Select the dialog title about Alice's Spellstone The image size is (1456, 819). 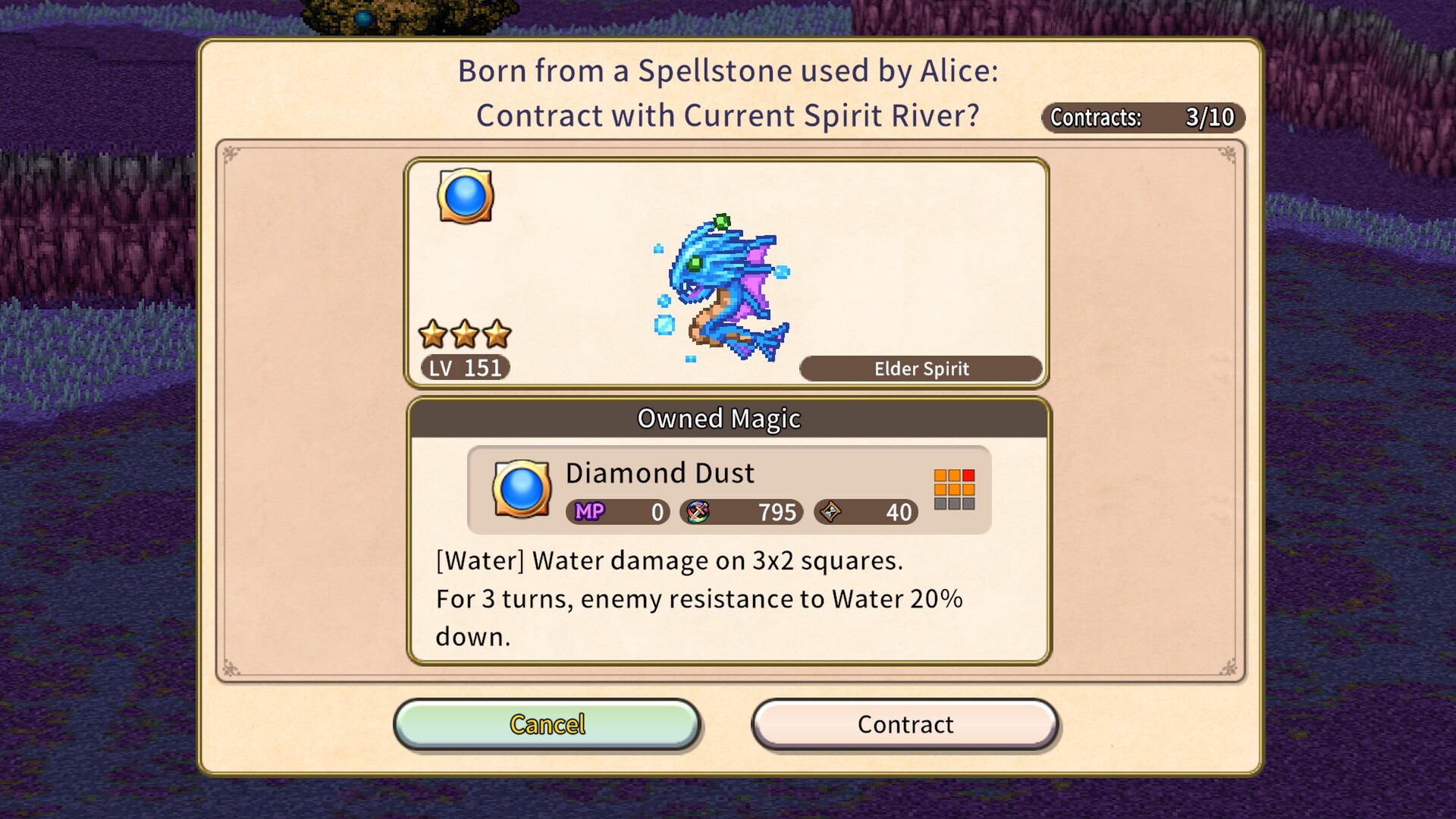point(726,93)
